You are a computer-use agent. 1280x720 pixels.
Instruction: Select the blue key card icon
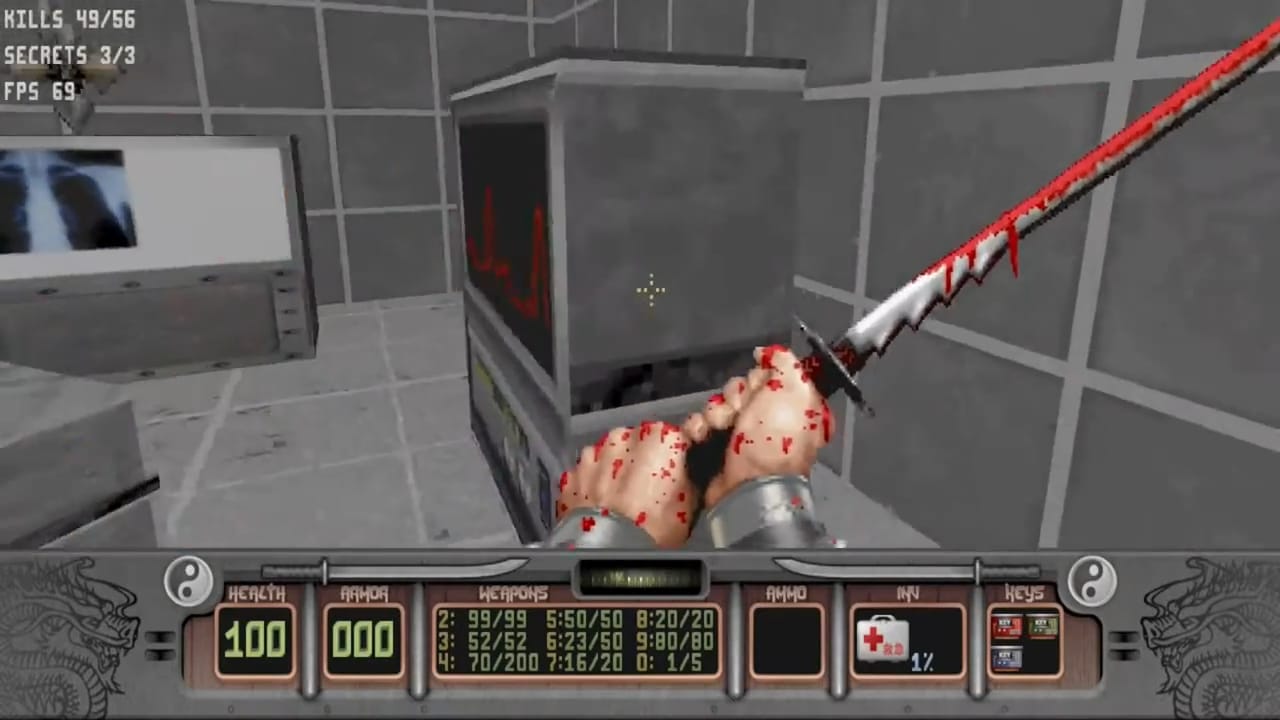coord(1007,658)
